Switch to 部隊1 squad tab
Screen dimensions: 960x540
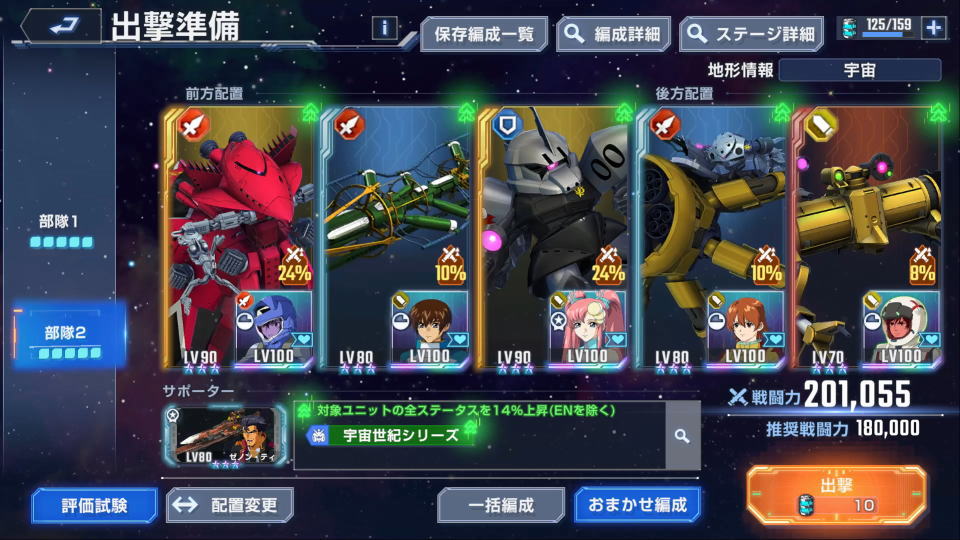coord(61,229)
